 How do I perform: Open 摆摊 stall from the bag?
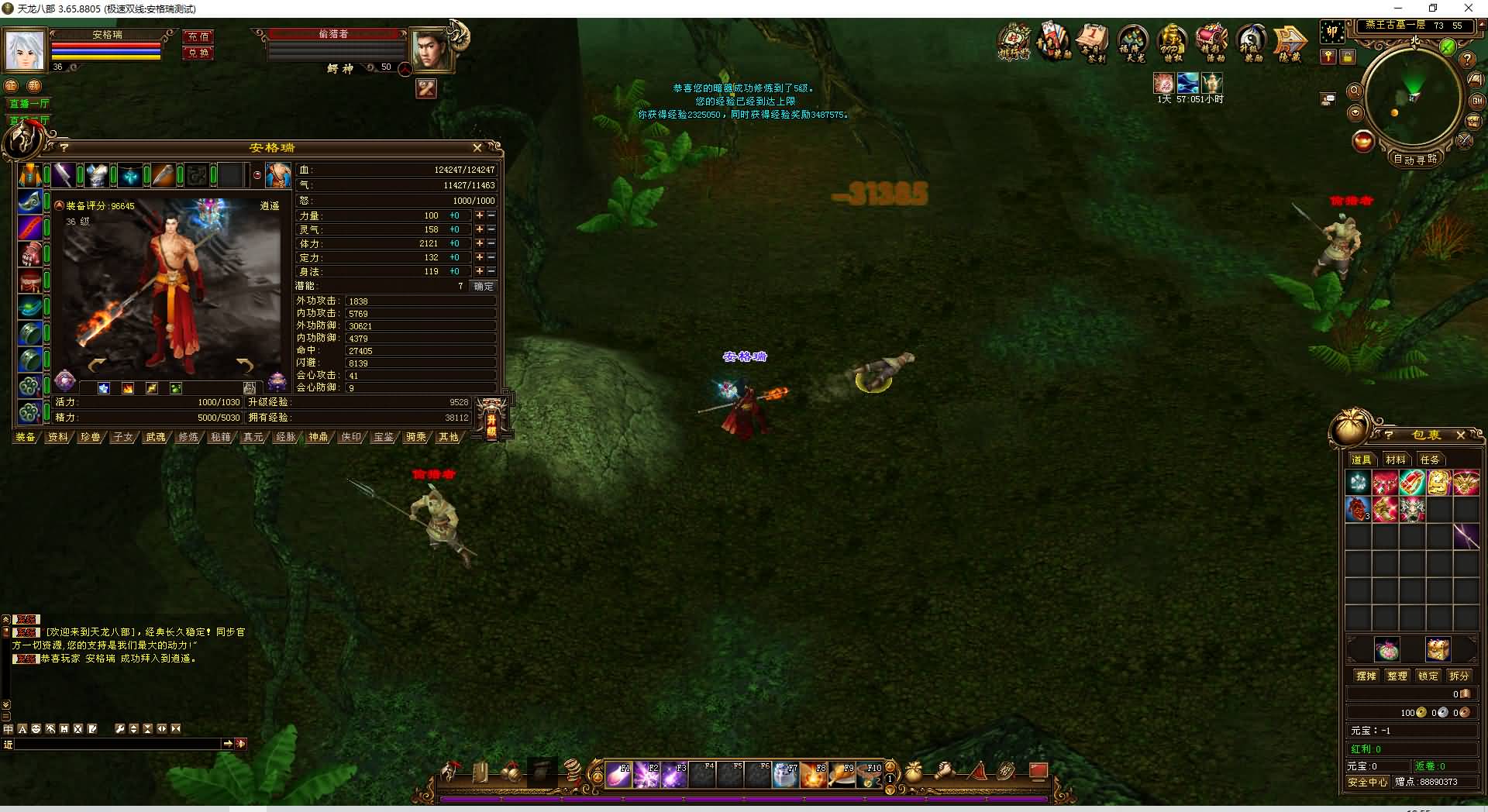(x=1366, y=676)
